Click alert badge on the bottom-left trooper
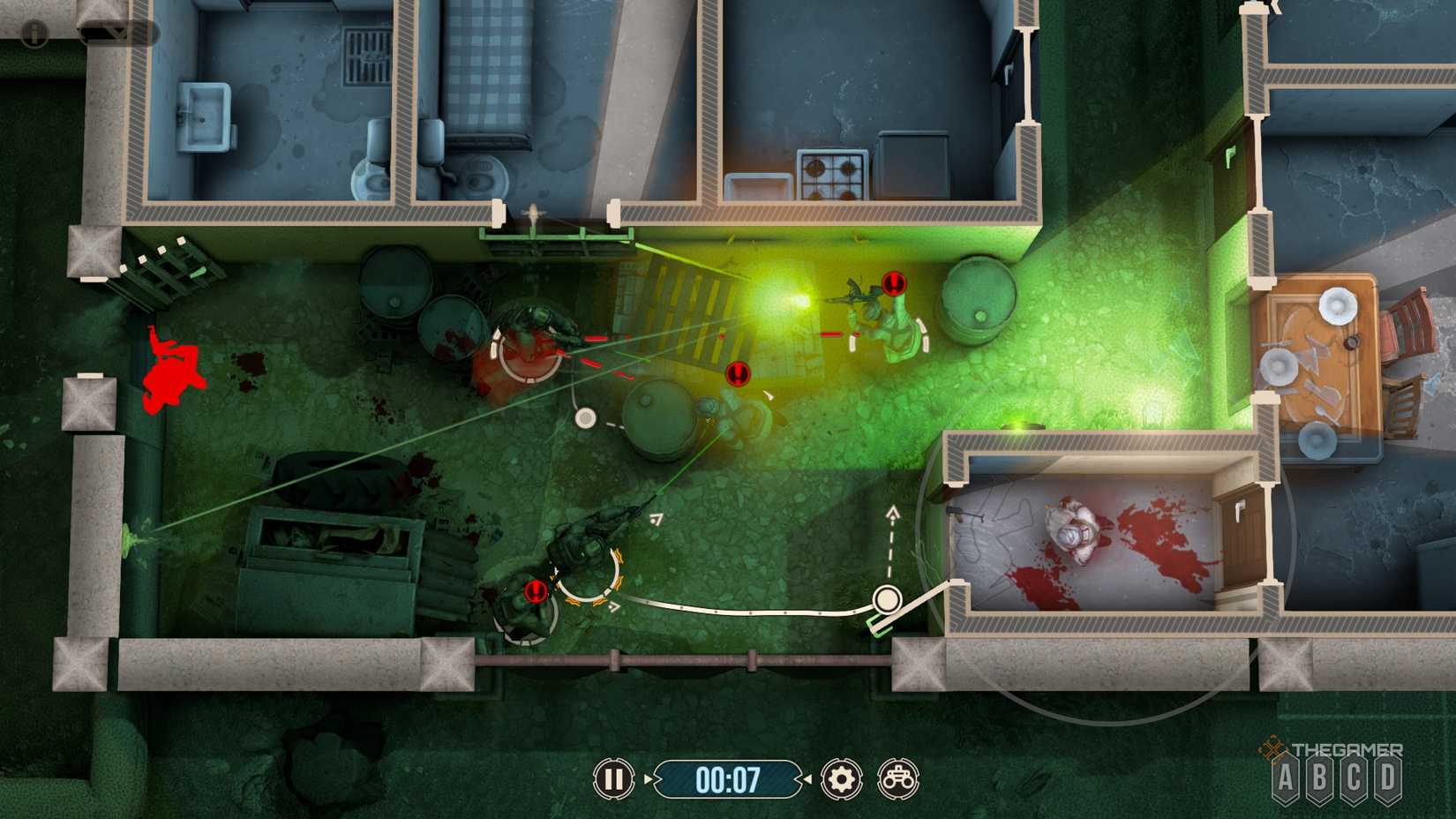The width and height of the screenshot is (1456, 819). click(x=534, y=592)
